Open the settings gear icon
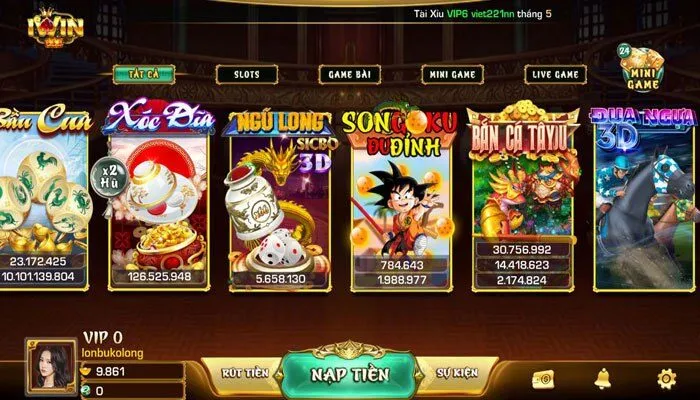The height and width of the screenshot is (400, 700). pyautogui.click(x=666, y=379)
